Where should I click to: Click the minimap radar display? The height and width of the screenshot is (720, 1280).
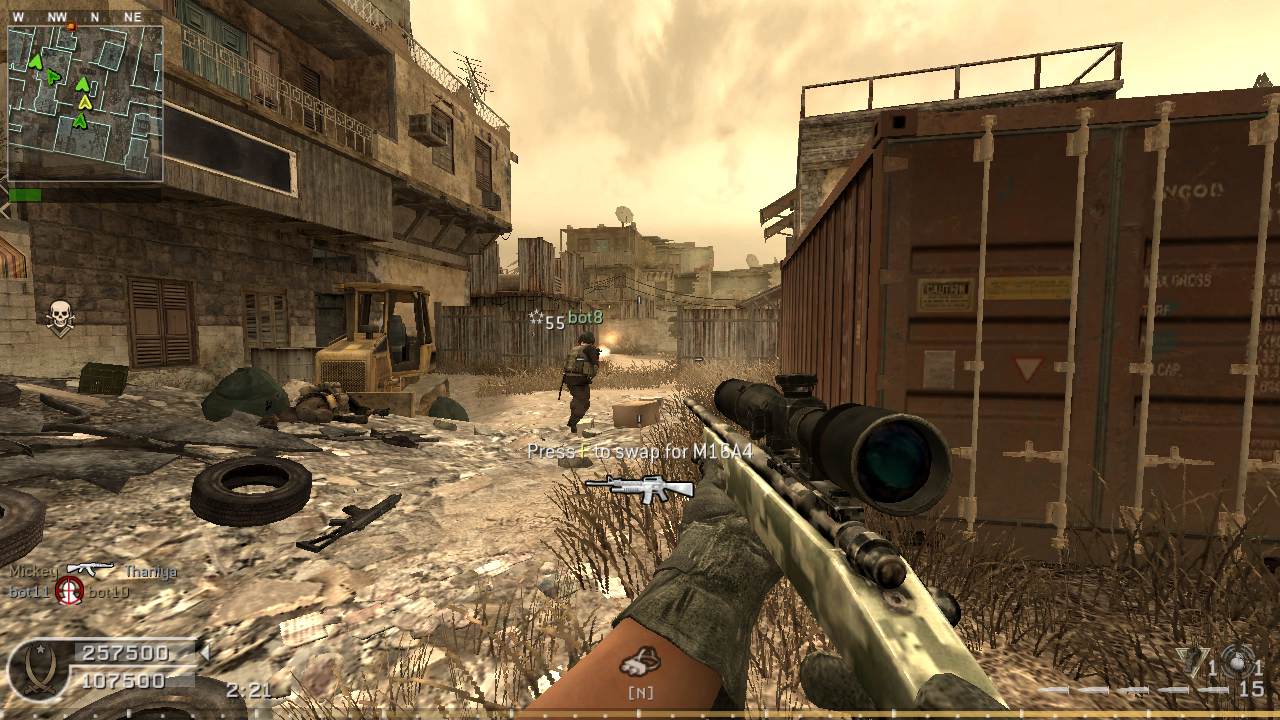85,103
